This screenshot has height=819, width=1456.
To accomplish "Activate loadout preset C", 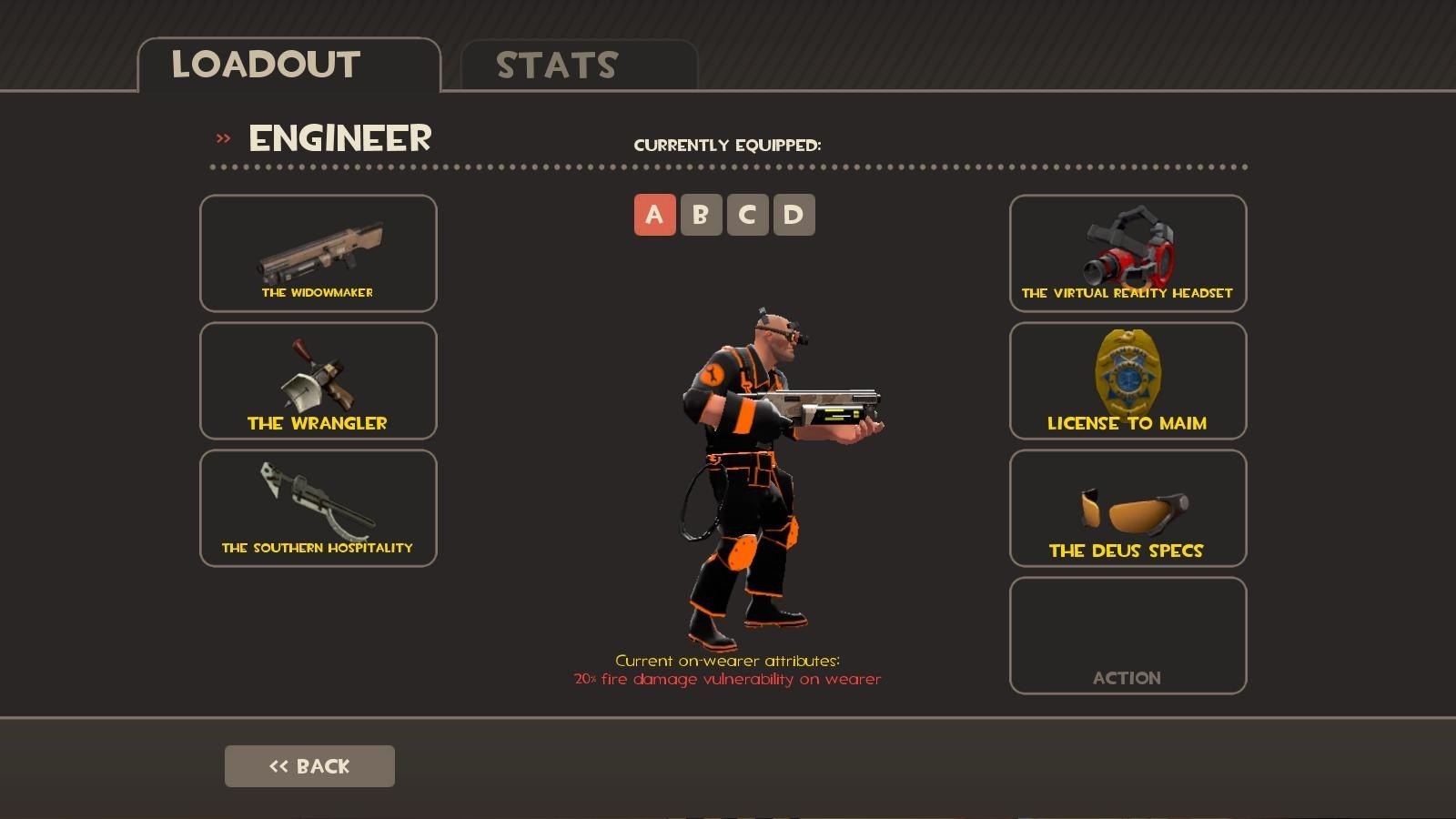I will click(747, 215).
